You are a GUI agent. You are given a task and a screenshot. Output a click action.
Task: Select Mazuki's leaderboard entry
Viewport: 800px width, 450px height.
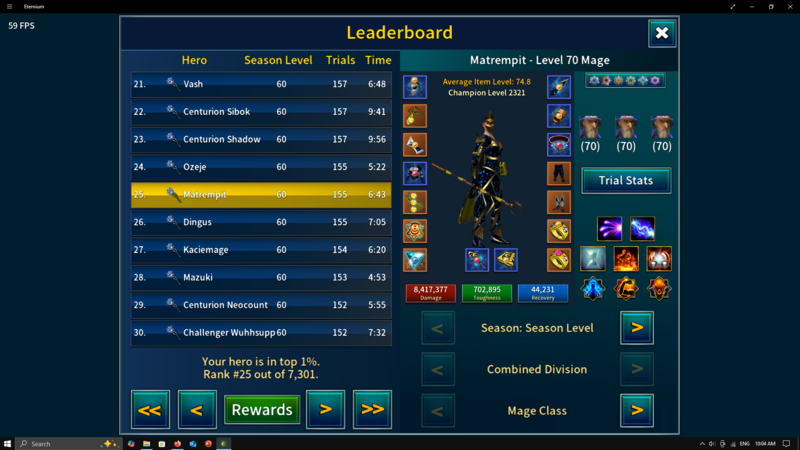261,277
